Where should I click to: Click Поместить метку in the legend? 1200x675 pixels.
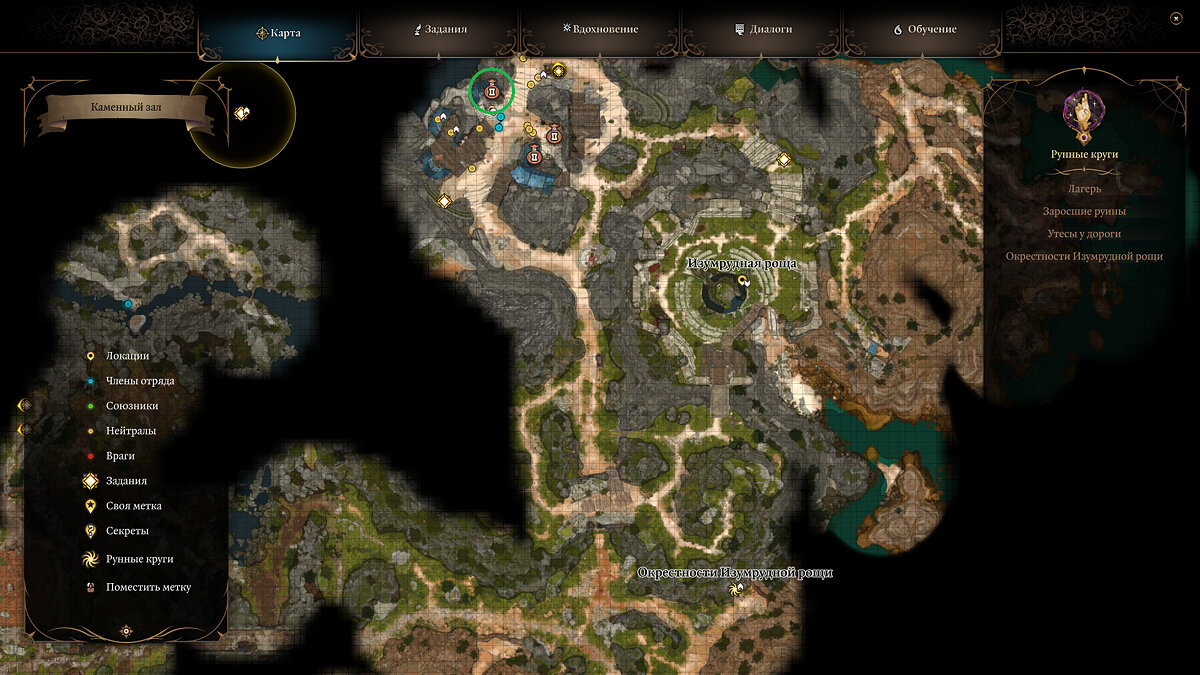148,587
